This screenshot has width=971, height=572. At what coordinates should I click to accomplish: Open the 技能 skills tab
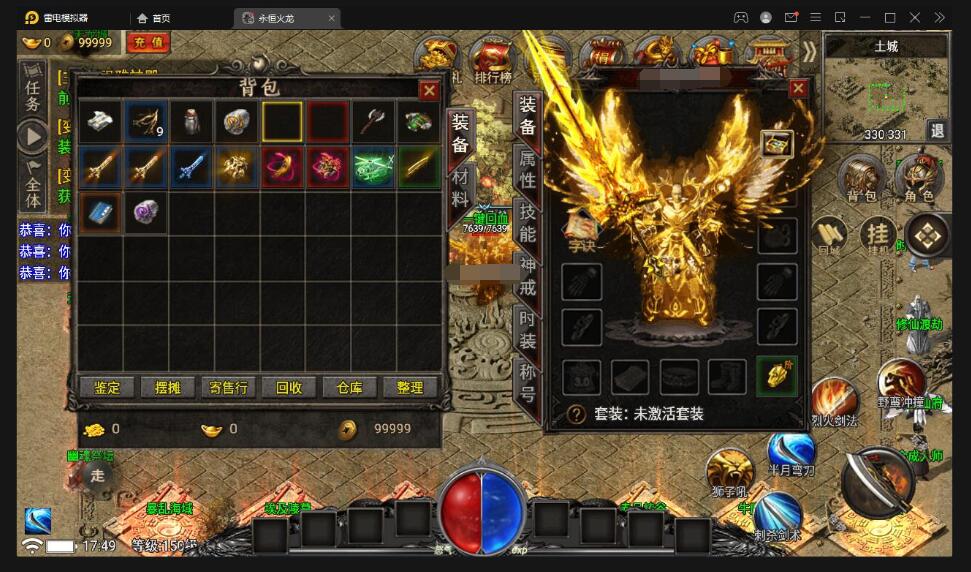(x=527, y=223)
